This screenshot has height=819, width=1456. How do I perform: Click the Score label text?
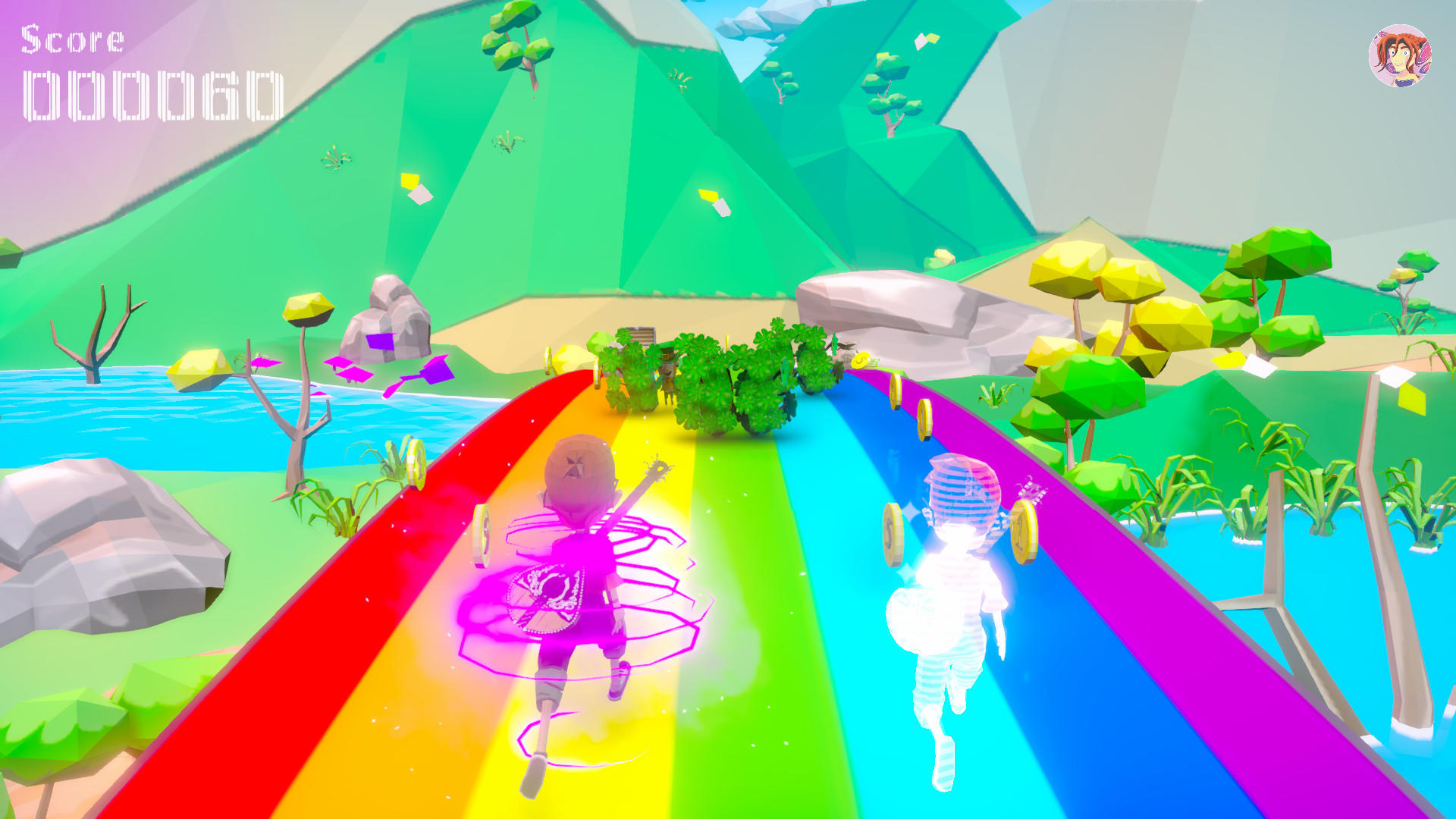(x=72, y=36)
